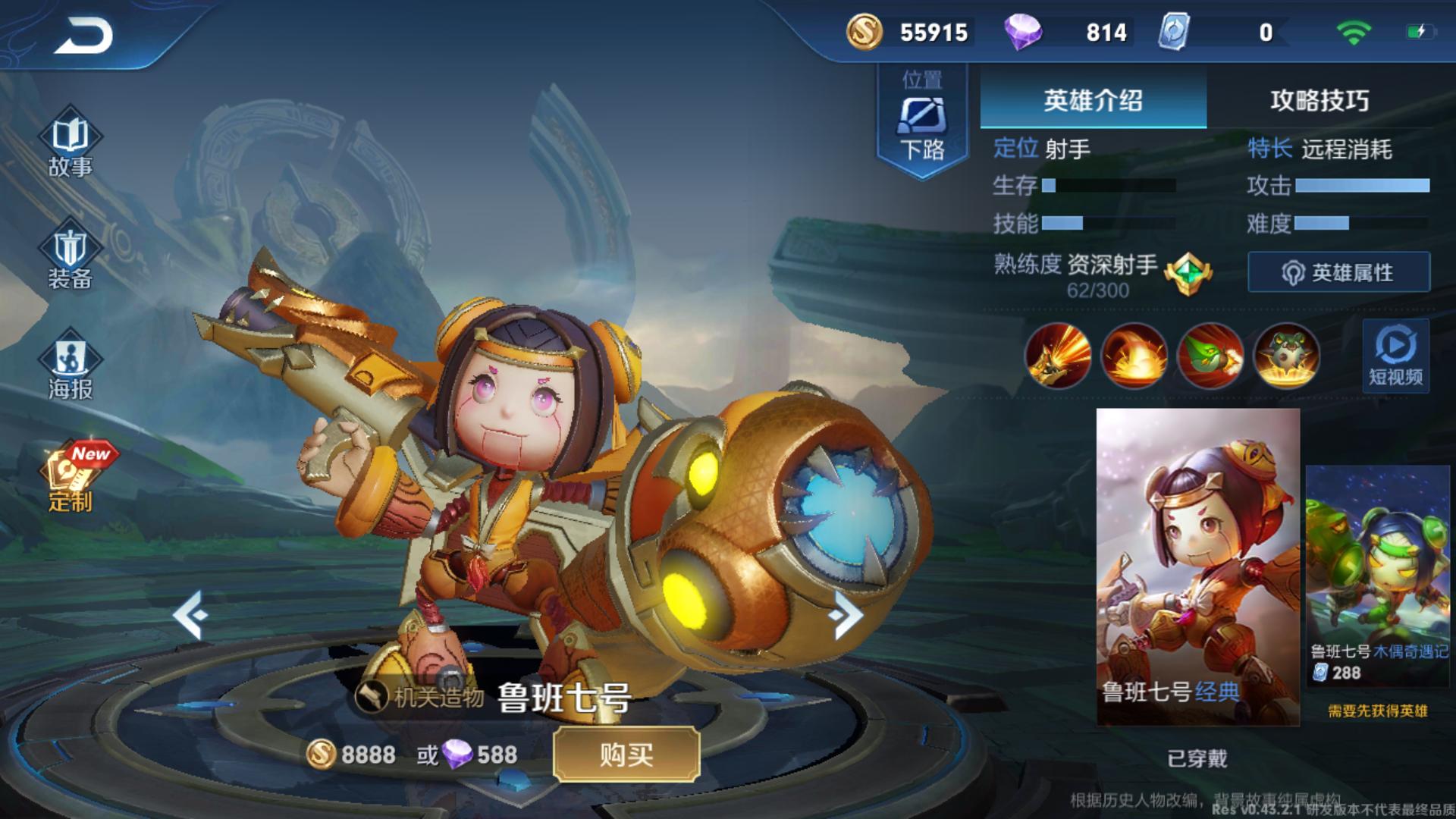Viewport: 1456px width, 819px height.
Task: View Luban's first skill with rocket icon
Action: [x=1059, y=356]
